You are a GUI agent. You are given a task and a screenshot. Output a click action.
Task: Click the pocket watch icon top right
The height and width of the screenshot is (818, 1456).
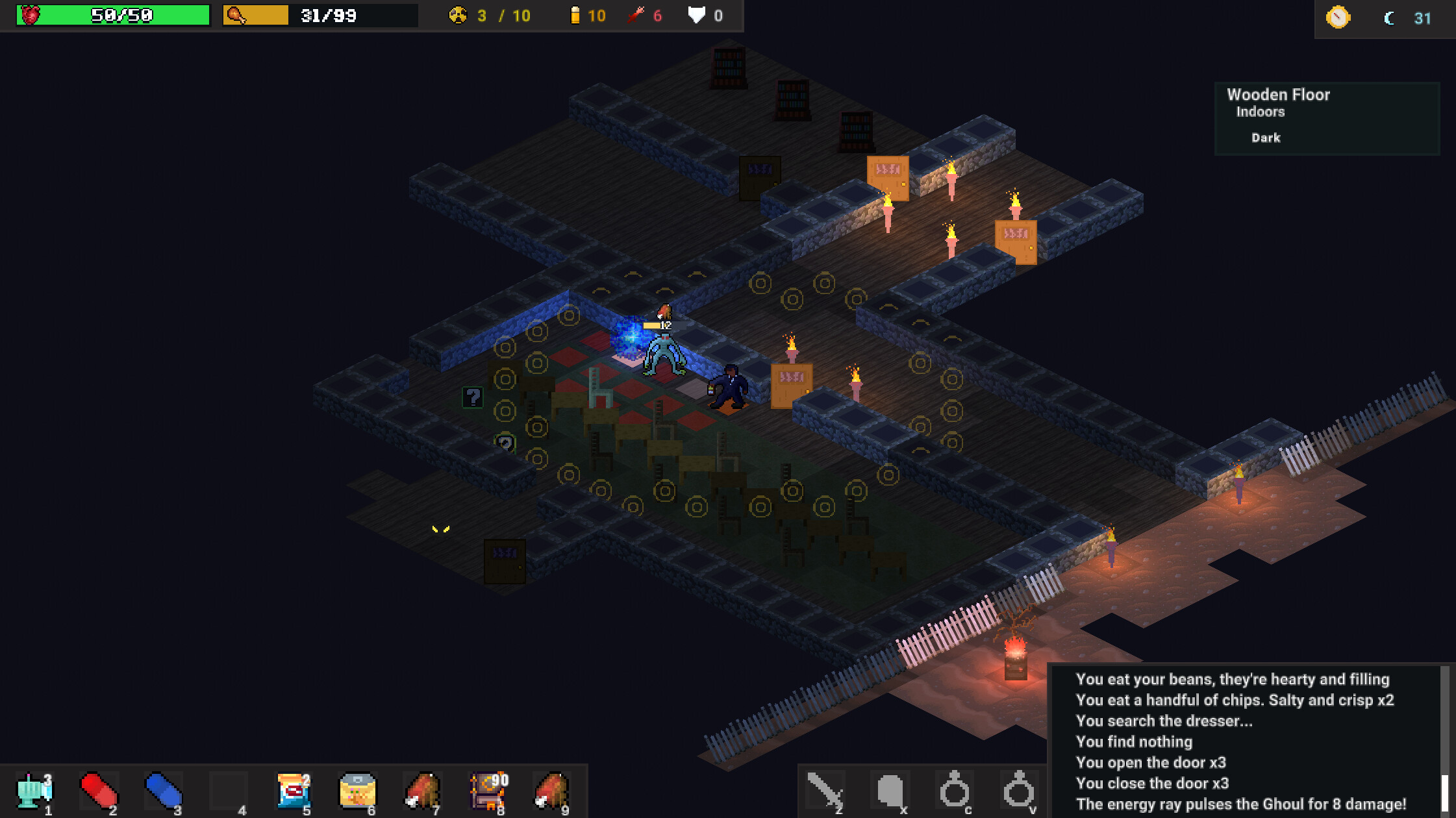click(1337, 18)
